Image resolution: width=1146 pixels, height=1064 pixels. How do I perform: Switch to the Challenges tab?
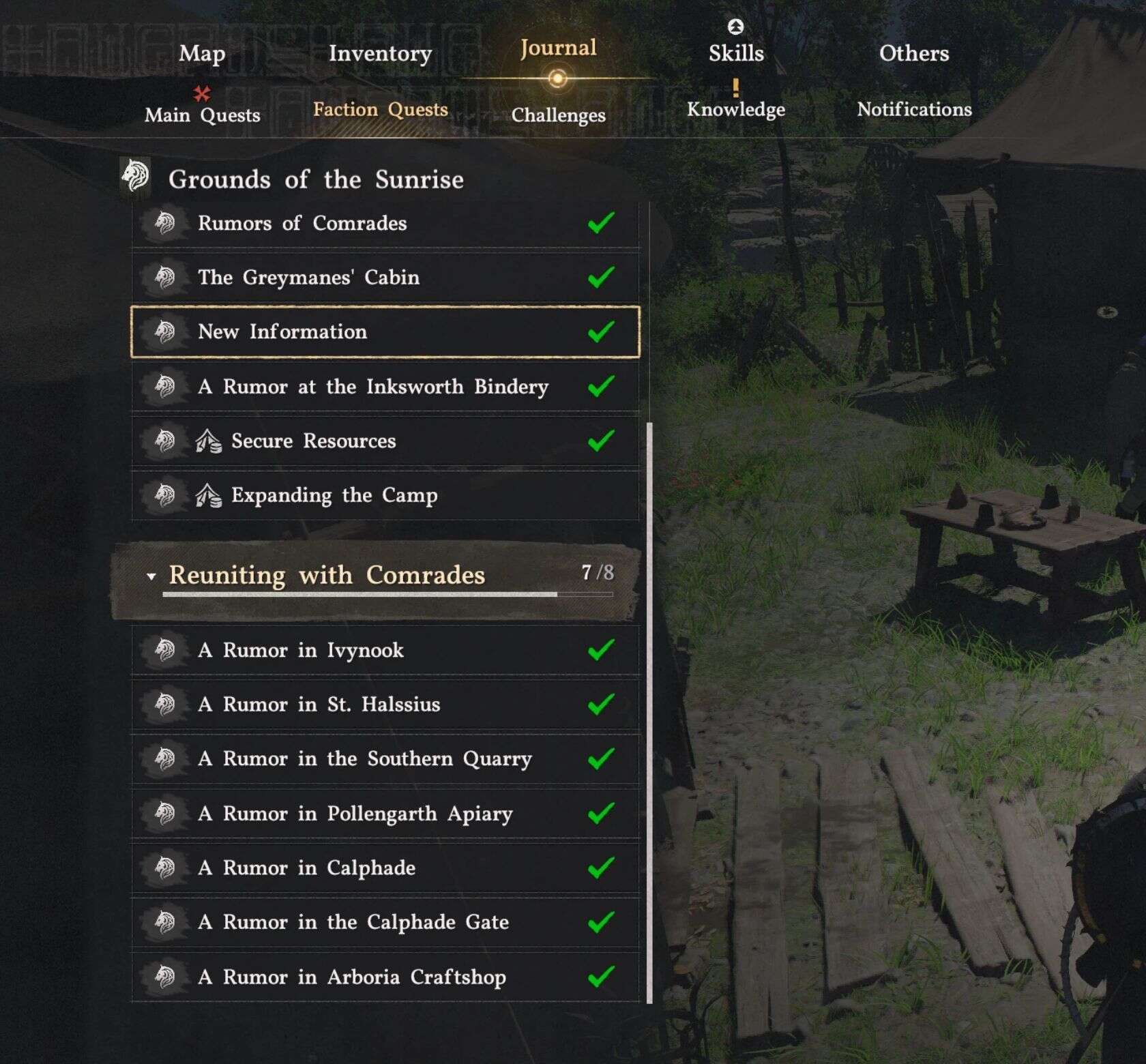(x=557, y=115)
